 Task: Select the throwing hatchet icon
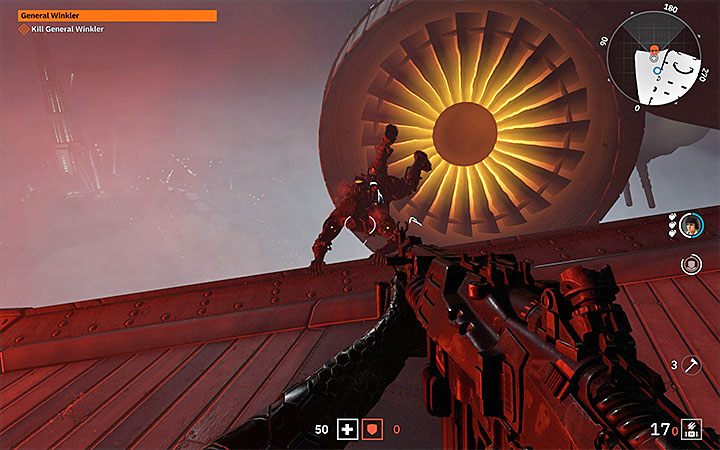coord(691,367)
